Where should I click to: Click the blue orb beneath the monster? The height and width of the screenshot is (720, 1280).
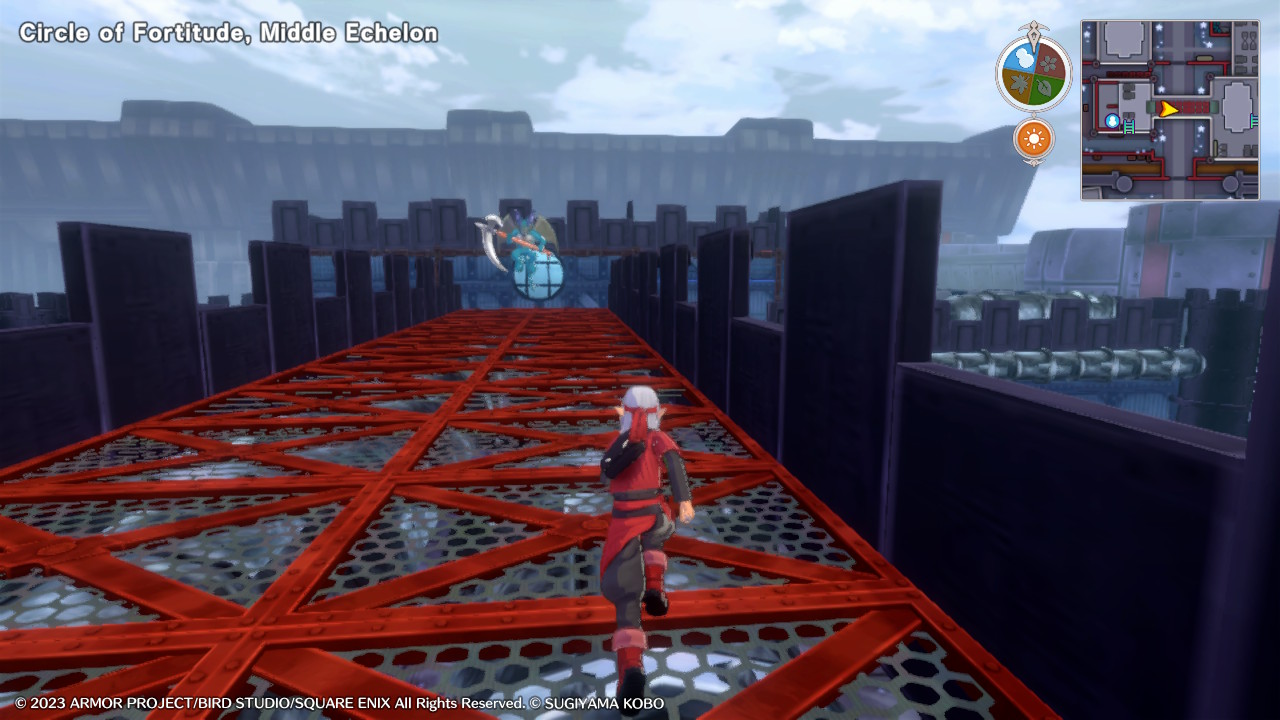click(x=537, y=277)
